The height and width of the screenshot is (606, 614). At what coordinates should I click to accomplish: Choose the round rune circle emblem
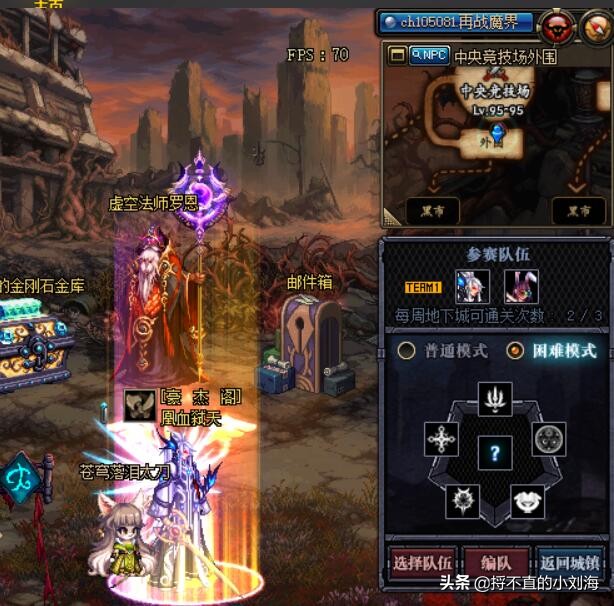[x=549, y=439]
